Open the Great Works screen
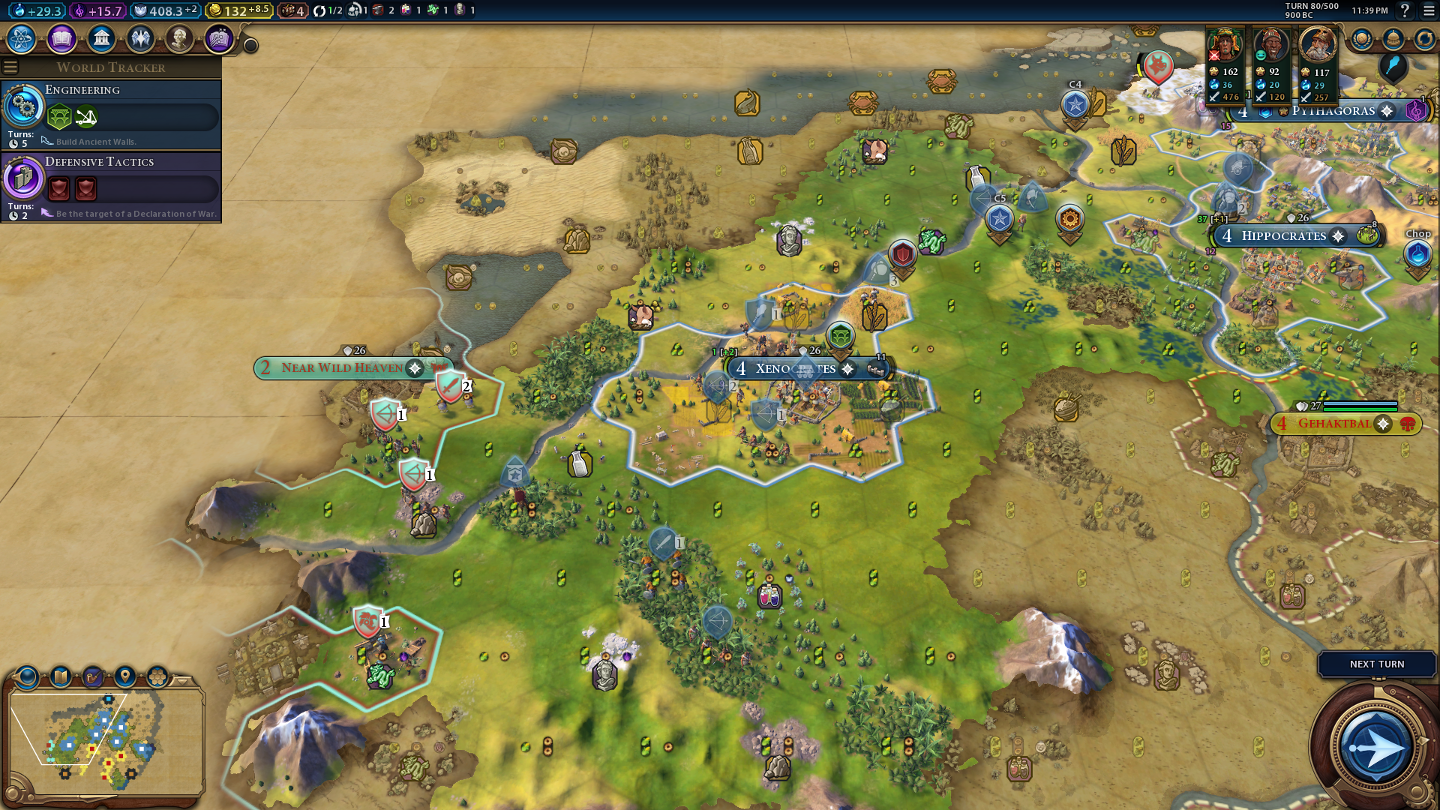 click(x=219, y=39)
